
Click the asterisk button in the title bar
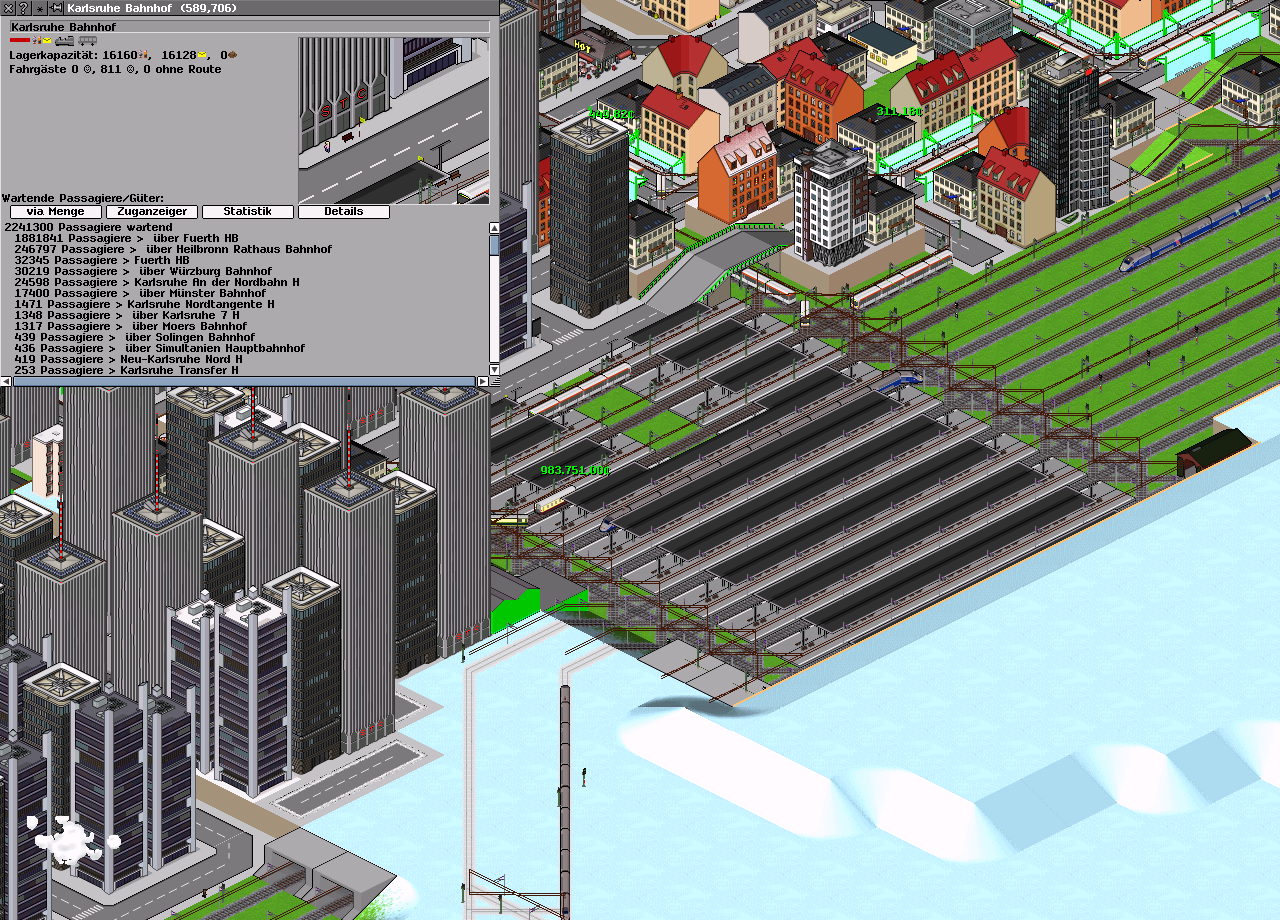pos(40,7)
